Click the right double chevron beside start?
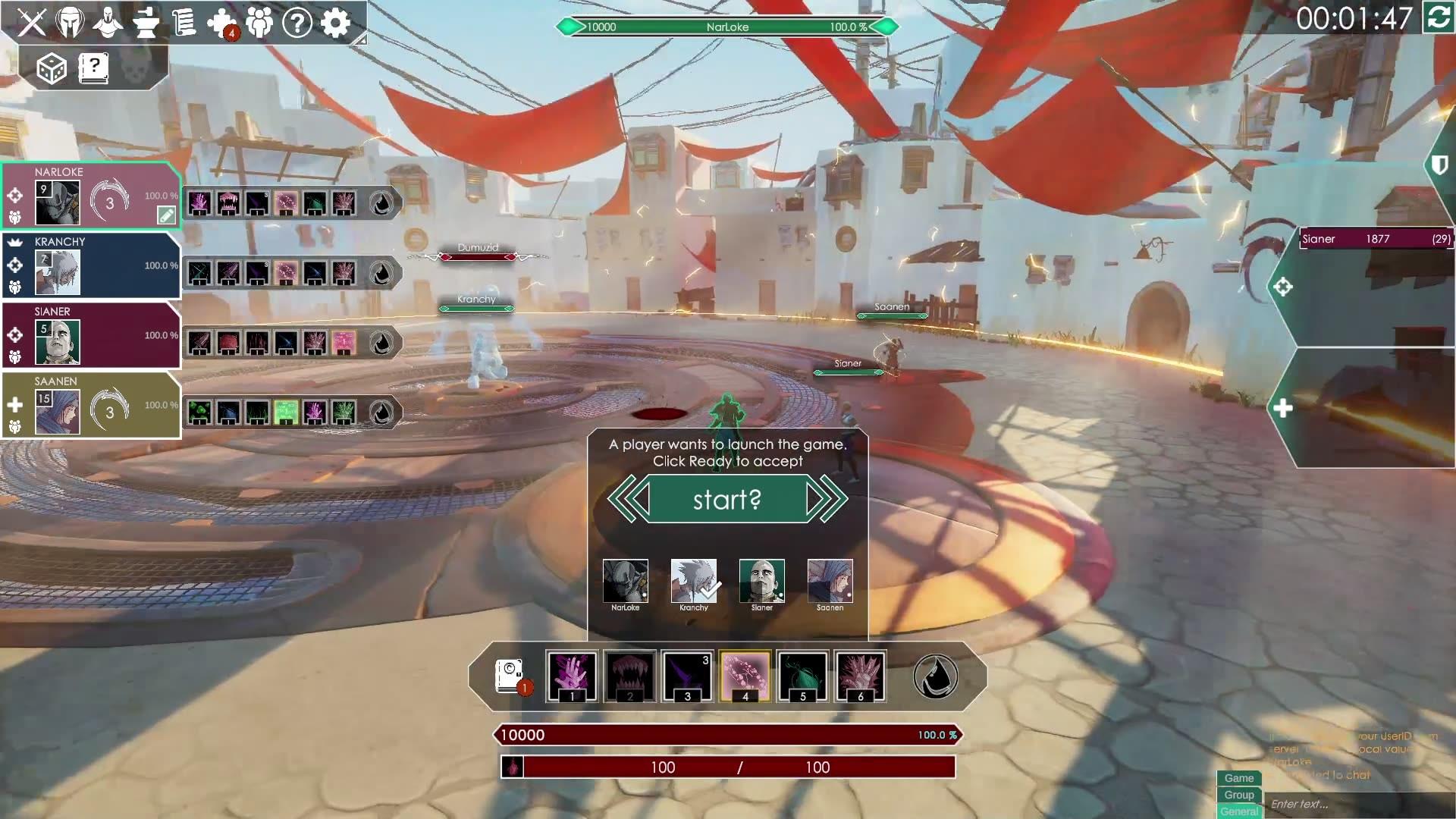1456x819 pixels. [827, 498]
